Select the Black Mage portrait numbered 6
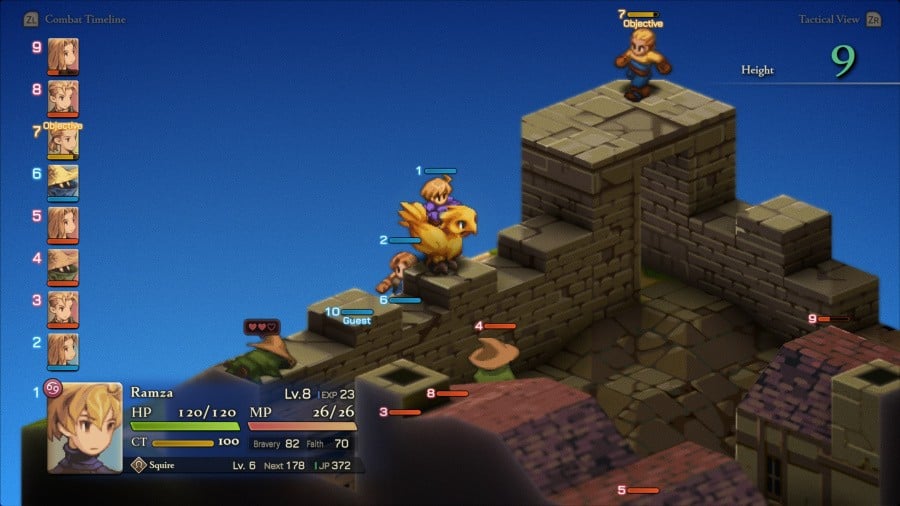Screen dimensions: 900x506 (x=62, y=182)
